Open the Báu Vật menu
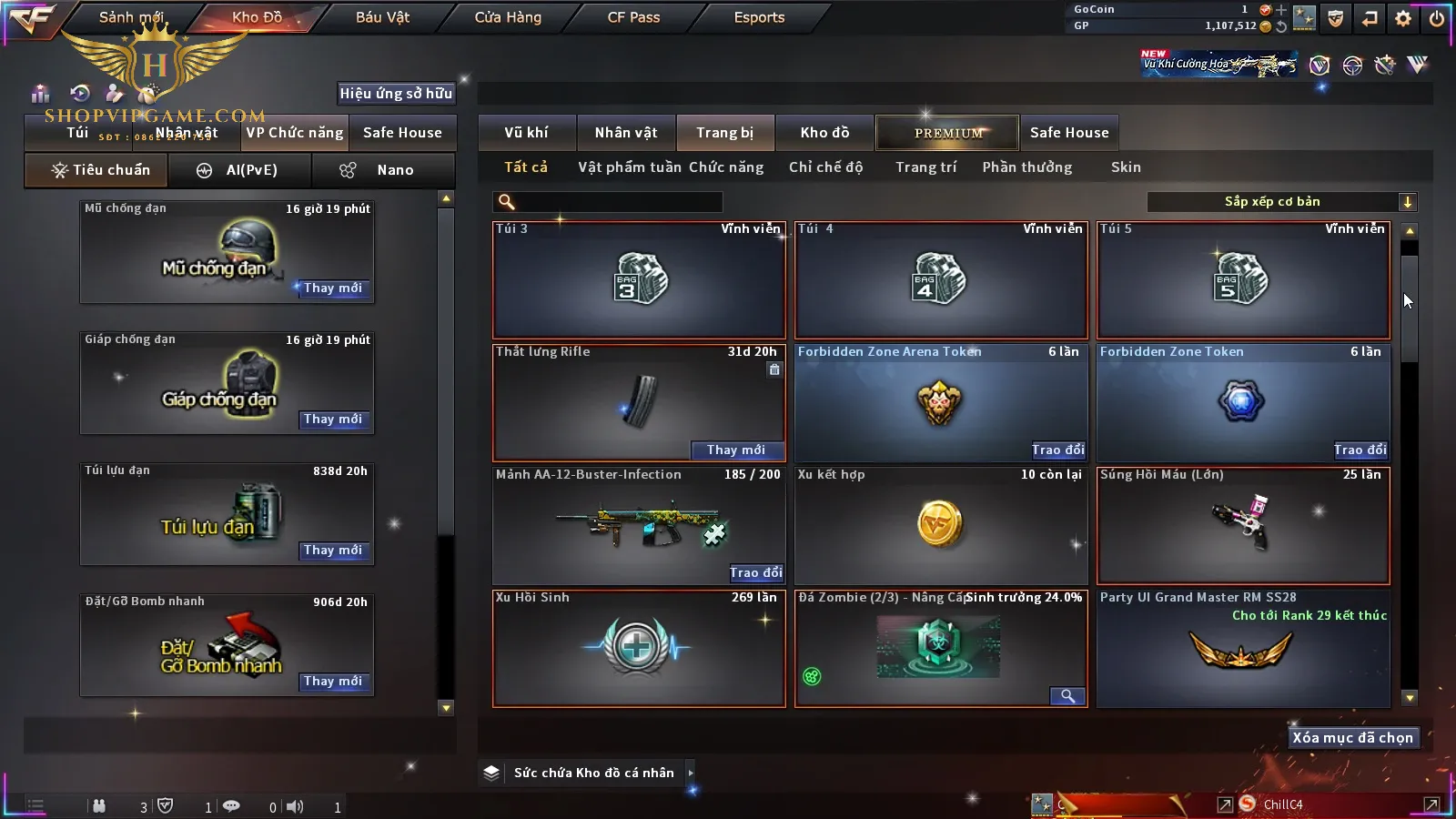The image size is (1456, 819). pos(382,17)
